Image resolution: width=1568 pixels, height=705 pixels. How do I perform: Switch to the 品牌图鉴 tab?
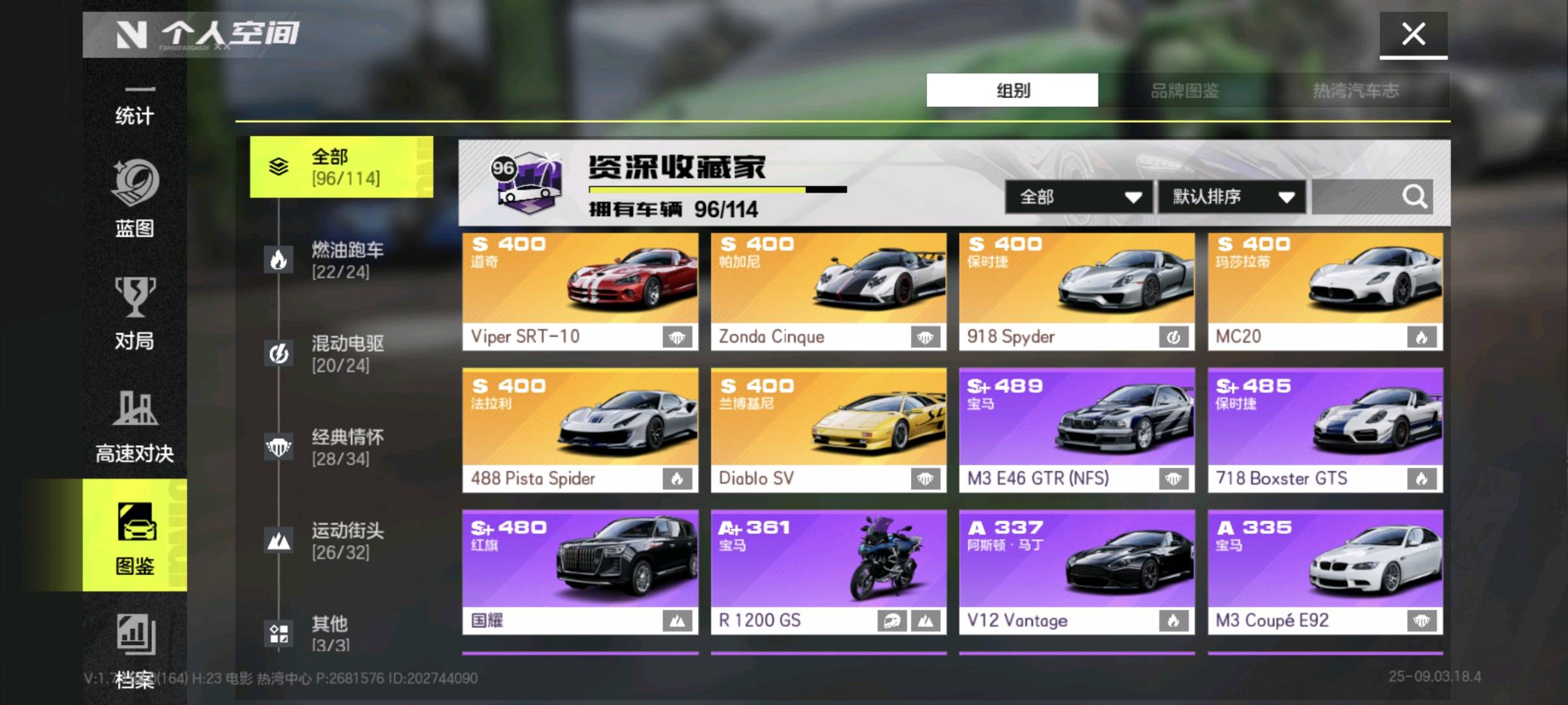pyautogui.click(x=1184, y=90)
